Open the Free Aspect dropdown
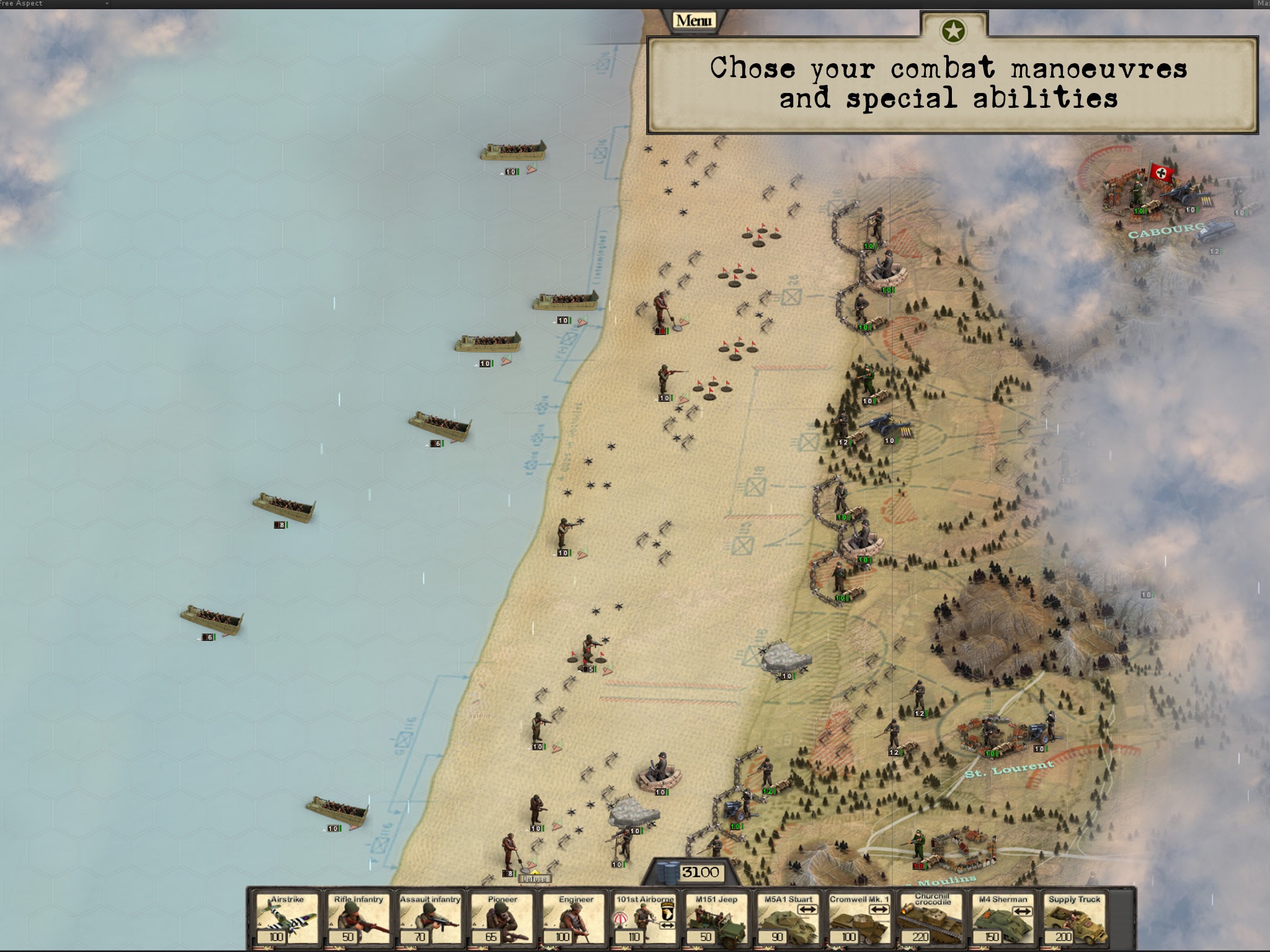This screenshot has width=1270, height=952. [x=55, y=4]
